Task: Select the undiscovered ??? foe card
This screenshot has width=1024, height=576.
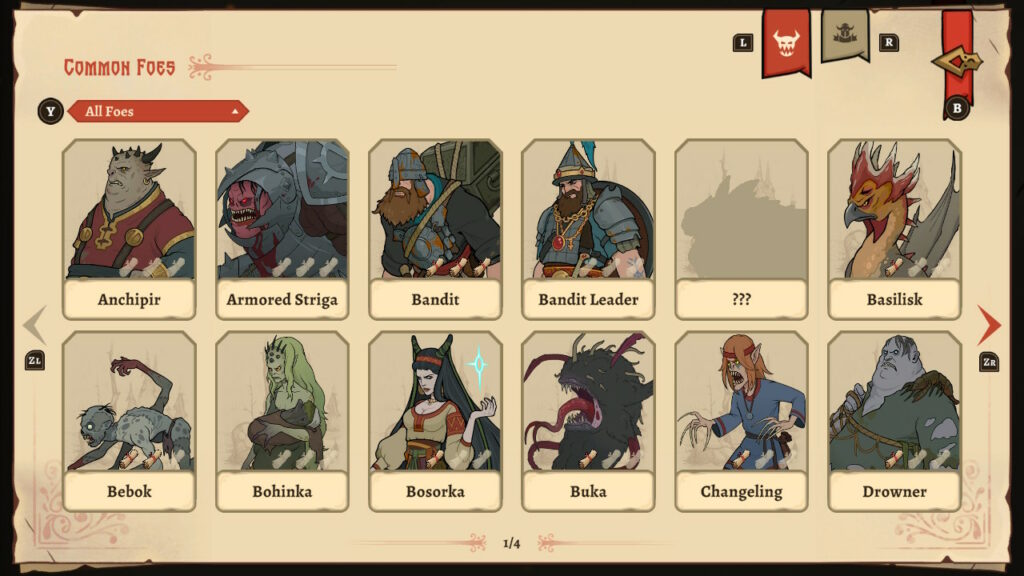Action: (x=741, y=228)
